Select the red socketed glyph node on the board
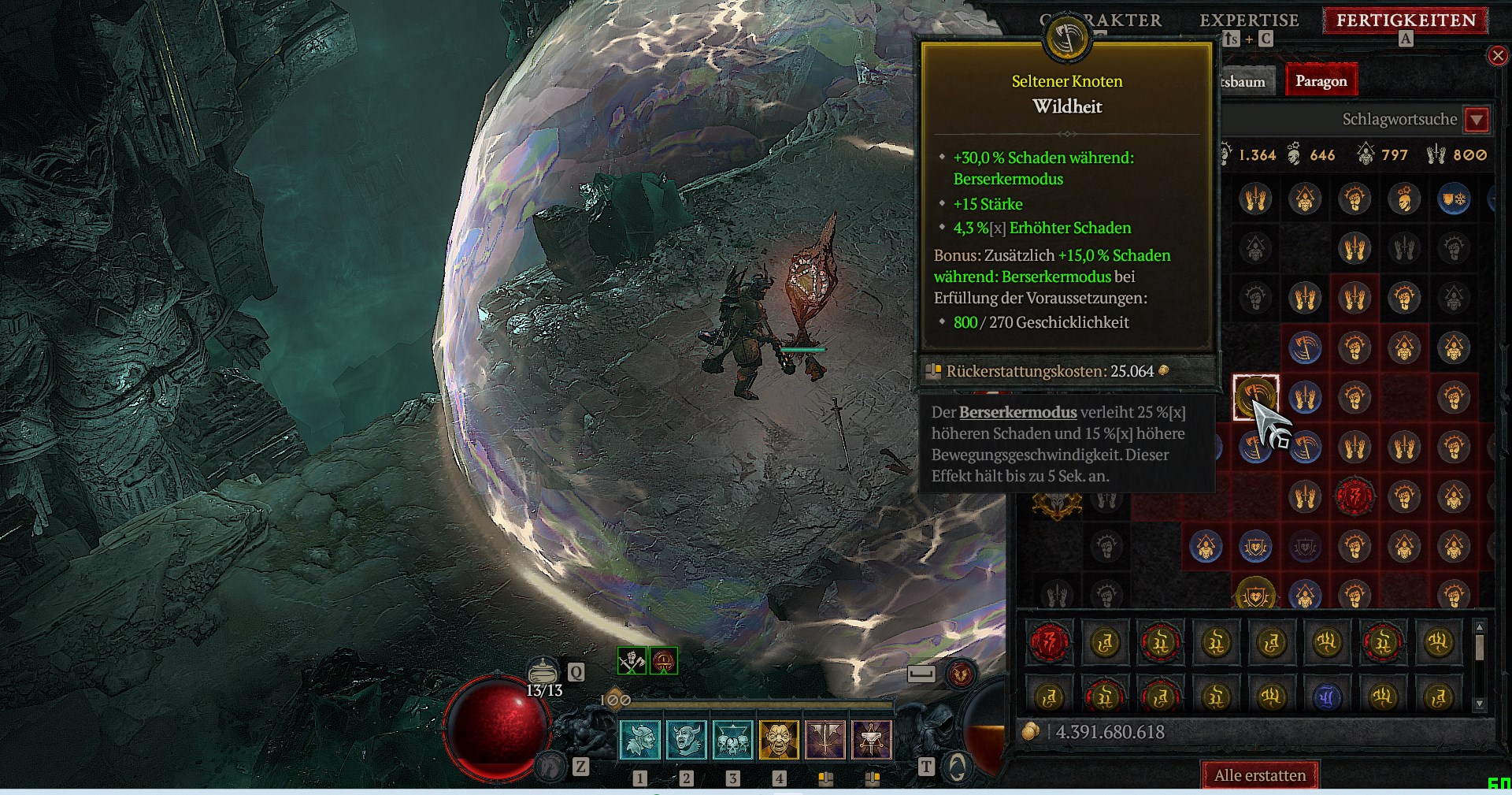1512x795 pixels. pos(1354,496)
